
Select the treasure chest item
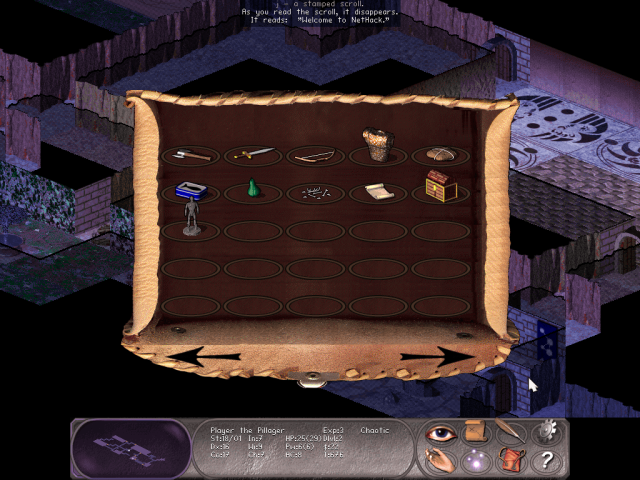tap(440, 185)
